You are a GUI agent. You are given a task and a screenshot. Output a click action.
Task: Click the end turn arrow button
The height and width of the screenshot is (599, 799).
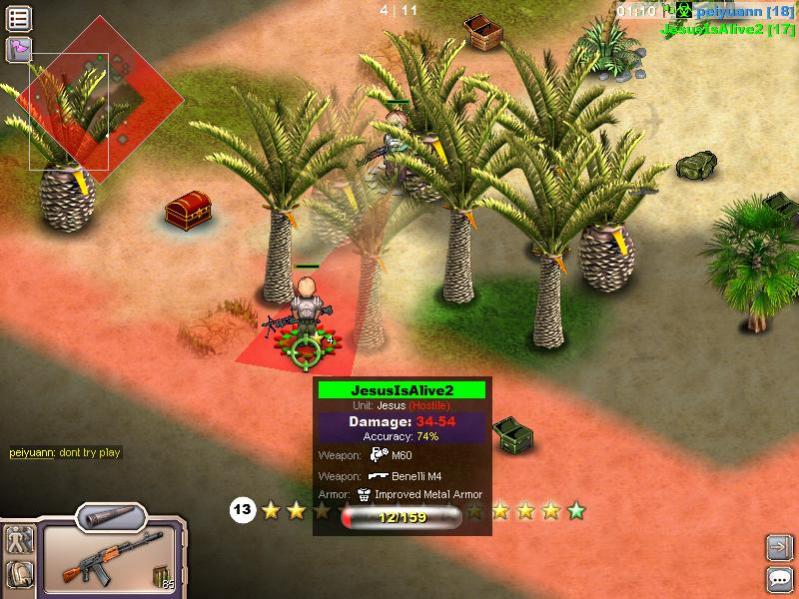click(x=779, y=547)
